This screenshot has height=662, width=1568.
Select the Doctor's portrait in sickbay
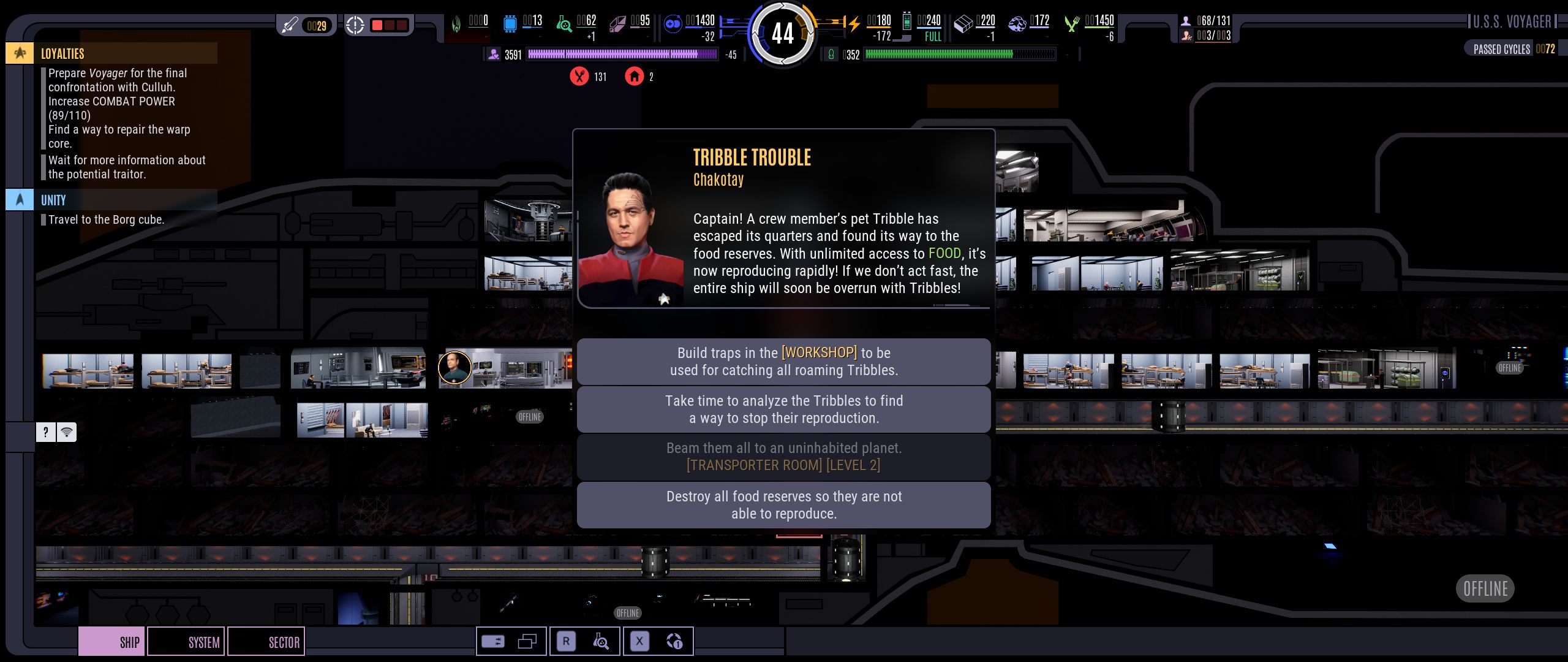pyautogui.click(x=454, y=367)
